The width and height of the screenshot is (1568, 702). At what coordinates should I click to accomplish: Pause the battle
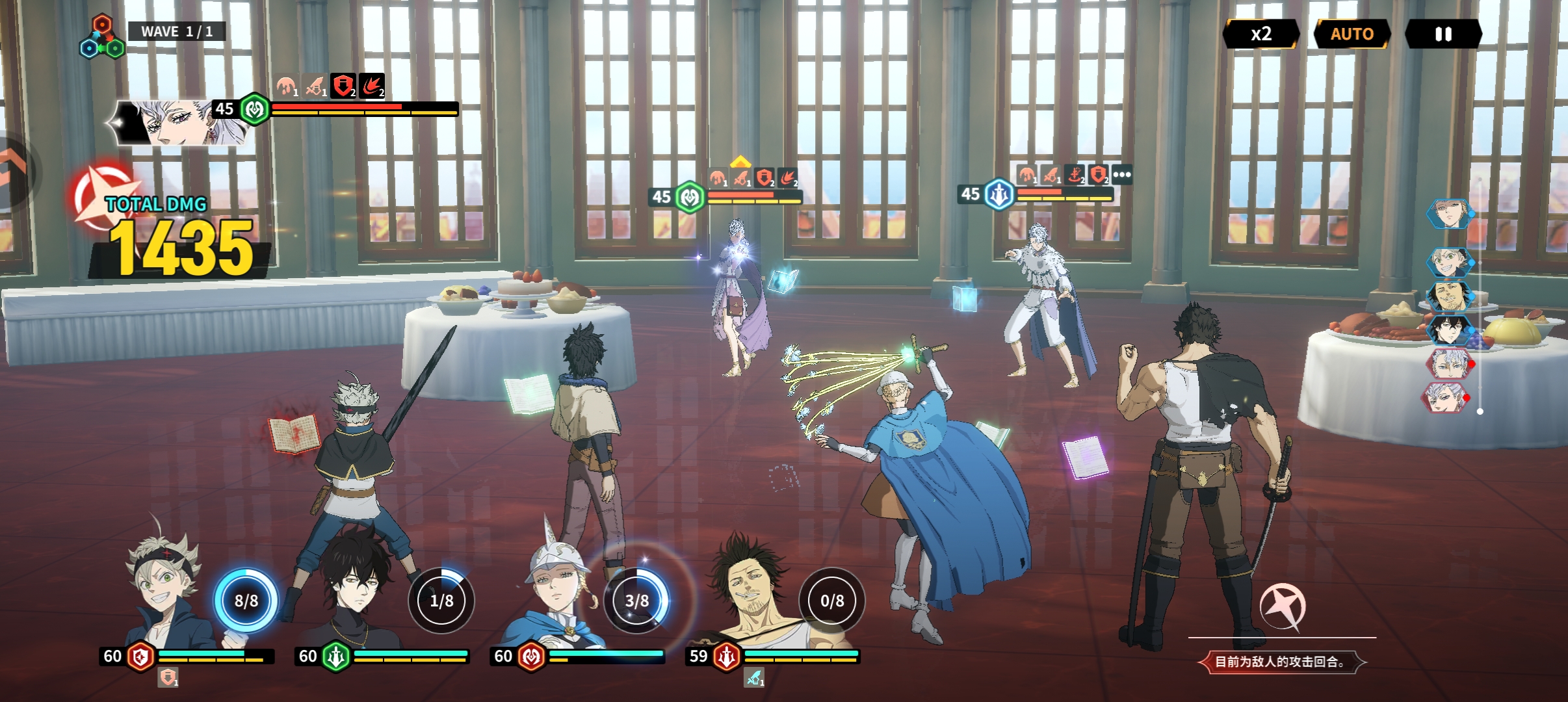tap(1443, 34)
